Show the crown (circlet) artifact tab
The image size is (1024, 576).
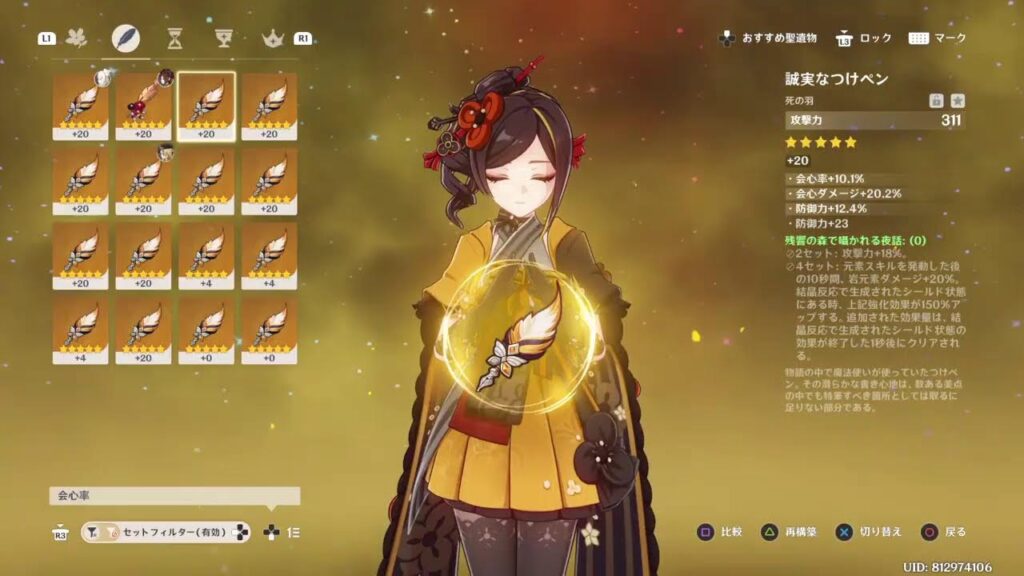pyautogui.click(x=272, y=38)
